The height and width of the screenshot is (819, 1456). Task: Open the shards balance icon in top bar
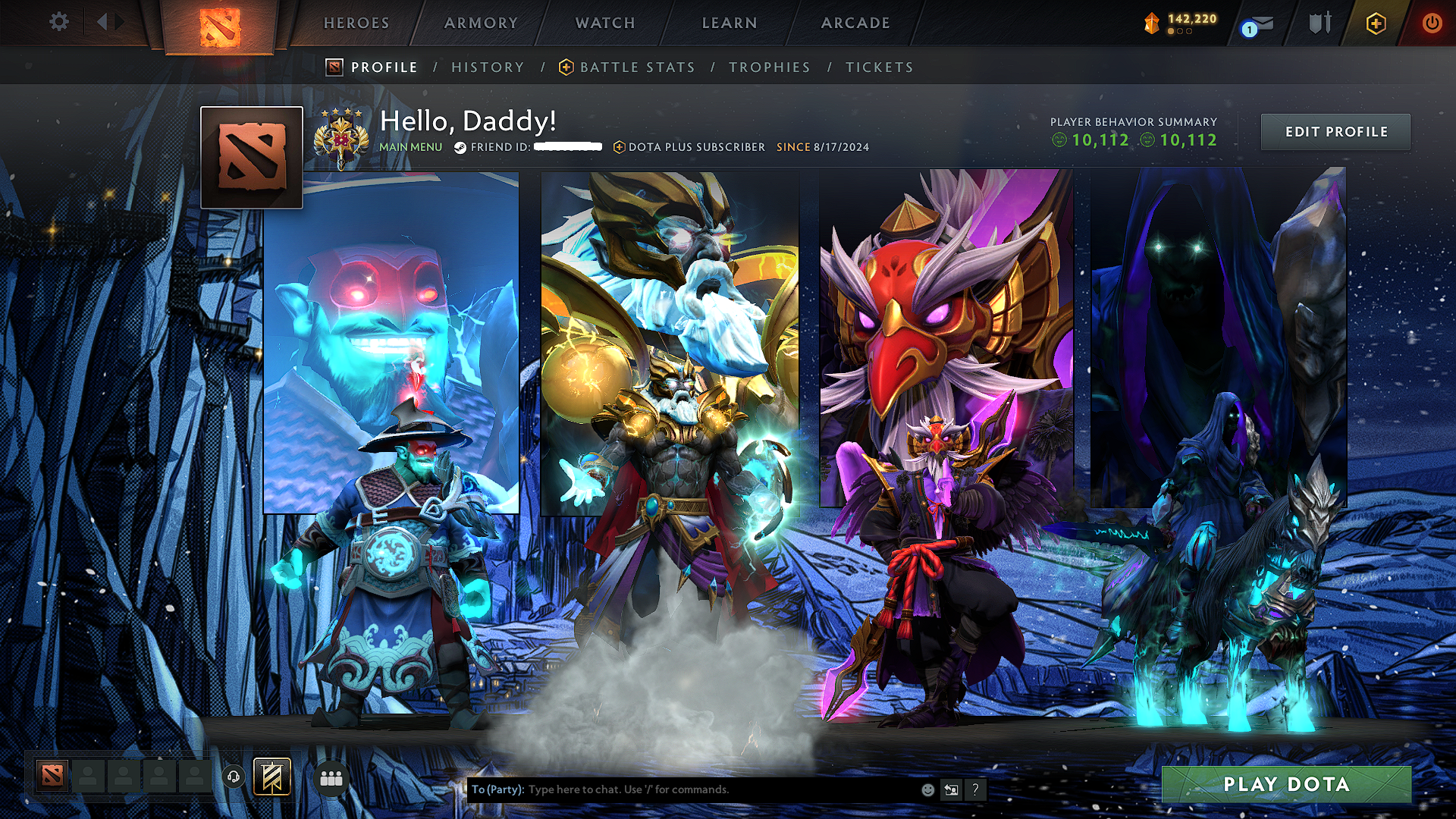(x=1152, y=23)
